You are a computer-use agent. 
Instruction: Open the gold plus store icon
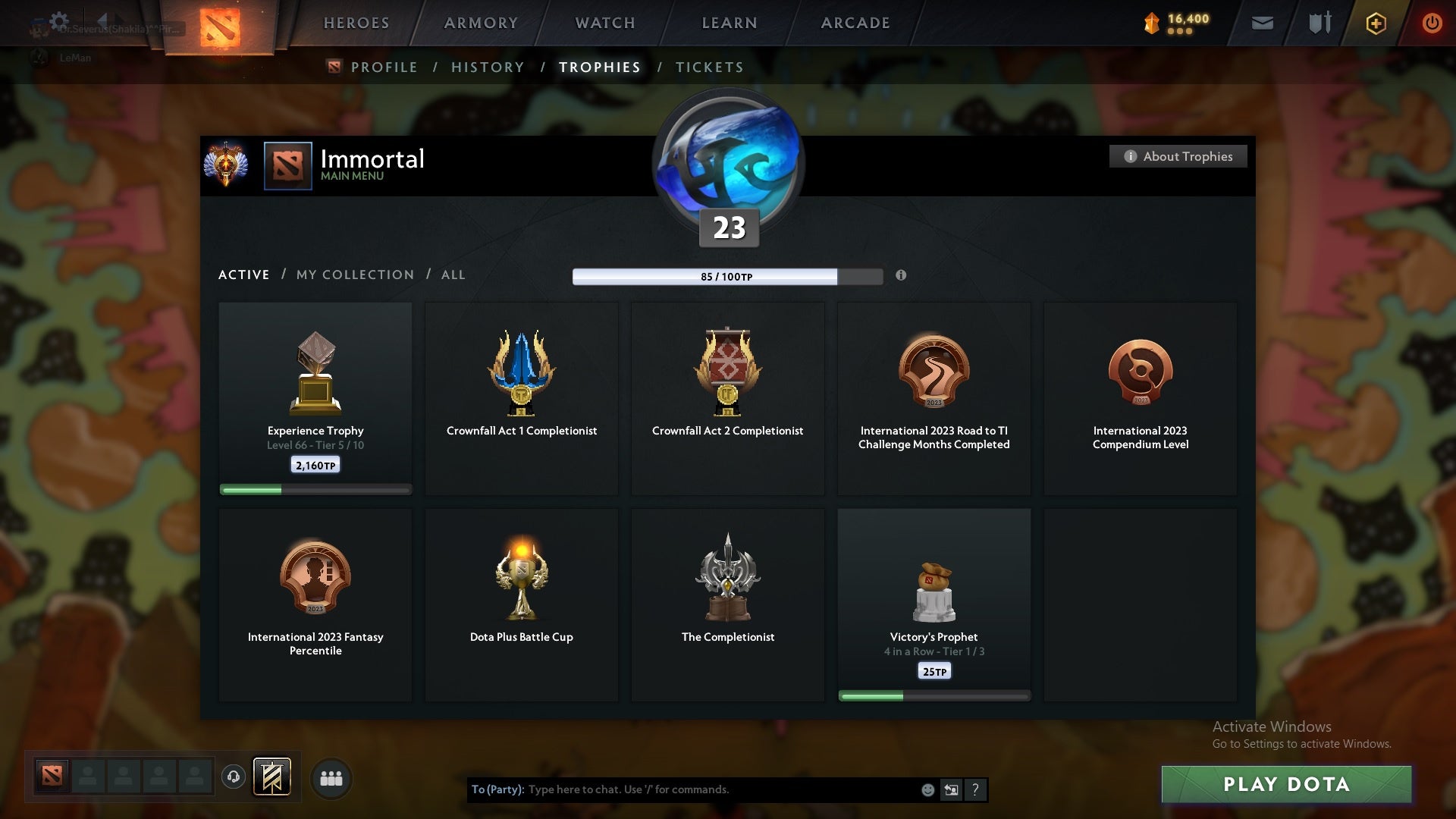click(1375, 23)
